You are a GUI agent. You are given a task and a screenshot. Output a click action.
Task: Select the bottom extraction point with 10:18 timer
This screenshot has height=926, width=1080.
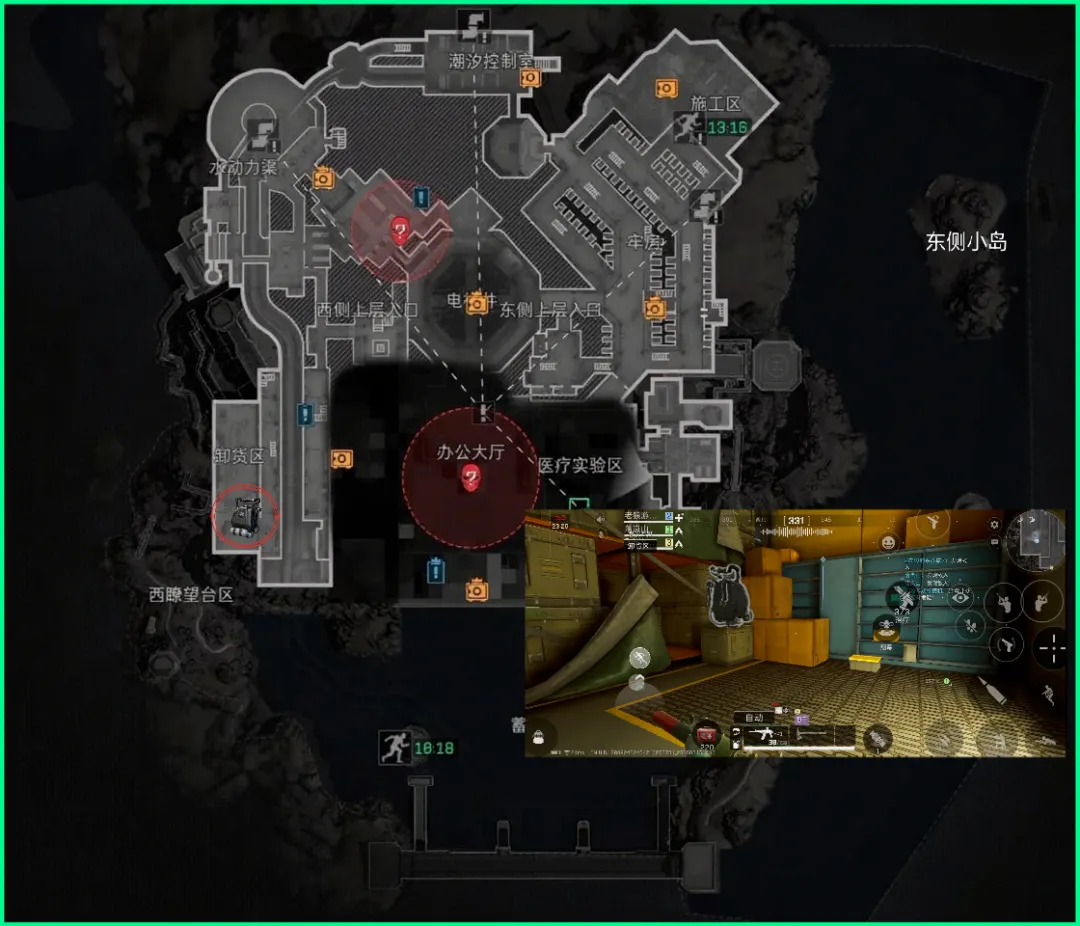(x=394, y=747)
